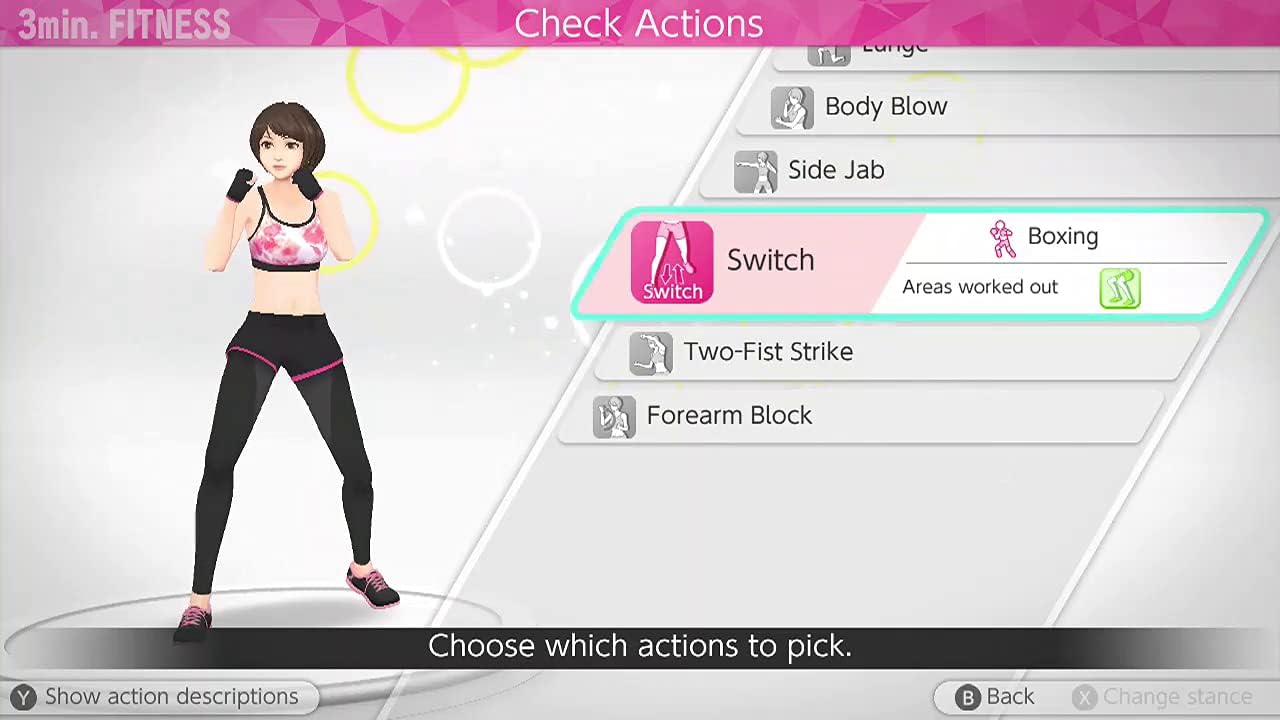Image resolution: width=1280 pixels, height=720 pixels.
Task: Click the Body Blow action icon
Action: (x=793, y=108)
